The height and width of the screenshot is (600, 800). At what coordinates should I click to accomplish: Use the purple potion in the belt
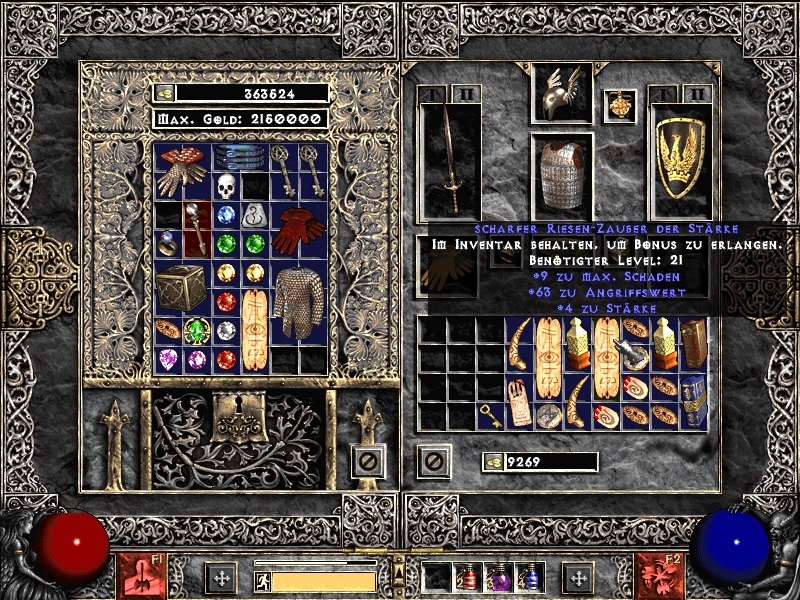pyautogui.click(x=498, y=577)
